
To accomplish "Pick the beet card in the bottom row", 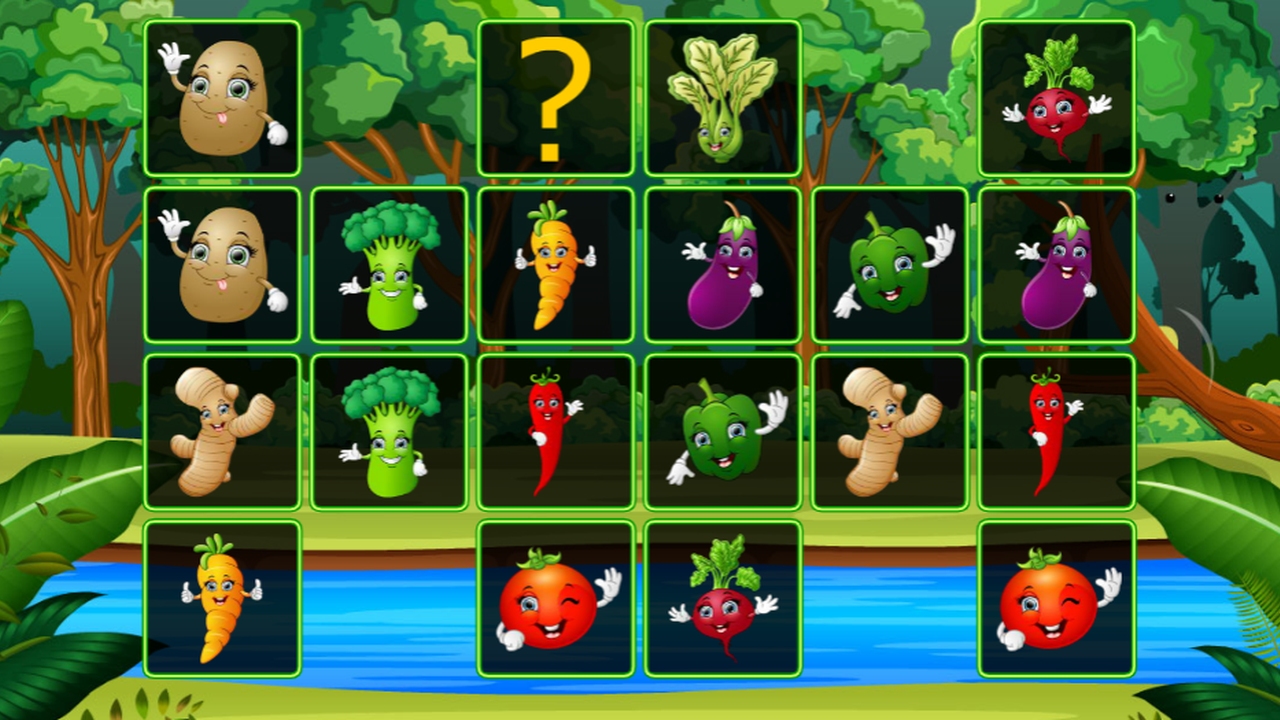I will click(723, 597).
